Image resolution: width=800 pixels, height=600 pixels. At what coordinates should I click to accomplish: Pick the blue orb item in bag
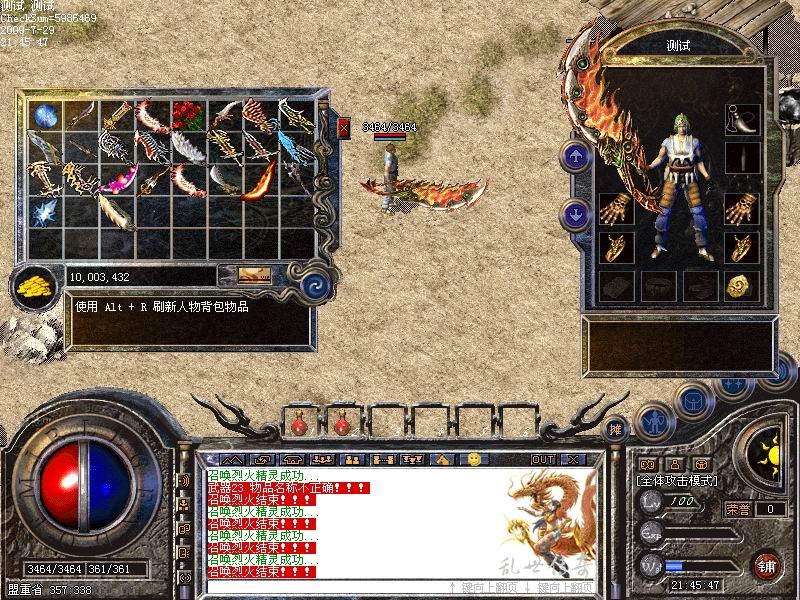(x=46, y=115)
